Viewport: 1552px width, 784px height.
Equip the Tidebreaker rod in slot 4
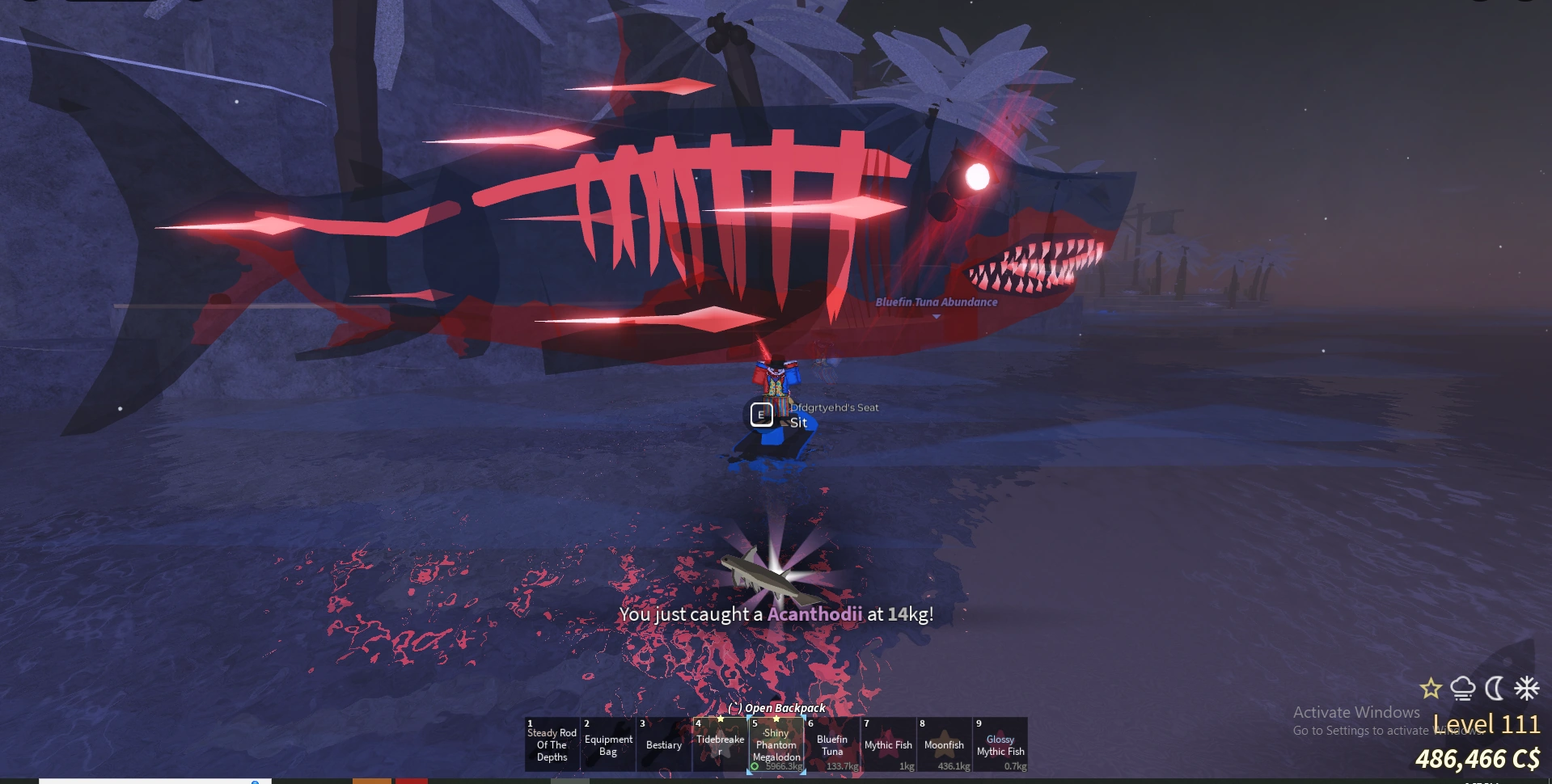point(719,745)
